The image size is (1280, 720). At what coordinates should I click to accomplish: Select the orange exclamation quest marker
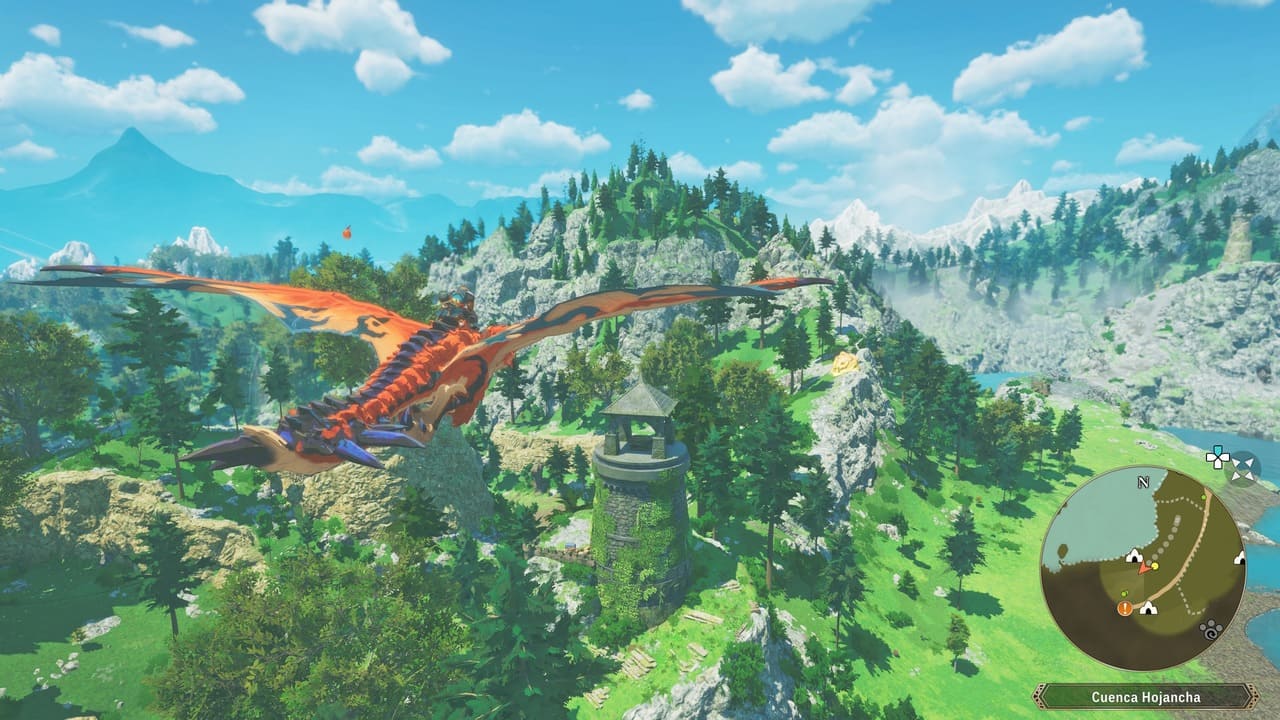tap(1125, 607)
